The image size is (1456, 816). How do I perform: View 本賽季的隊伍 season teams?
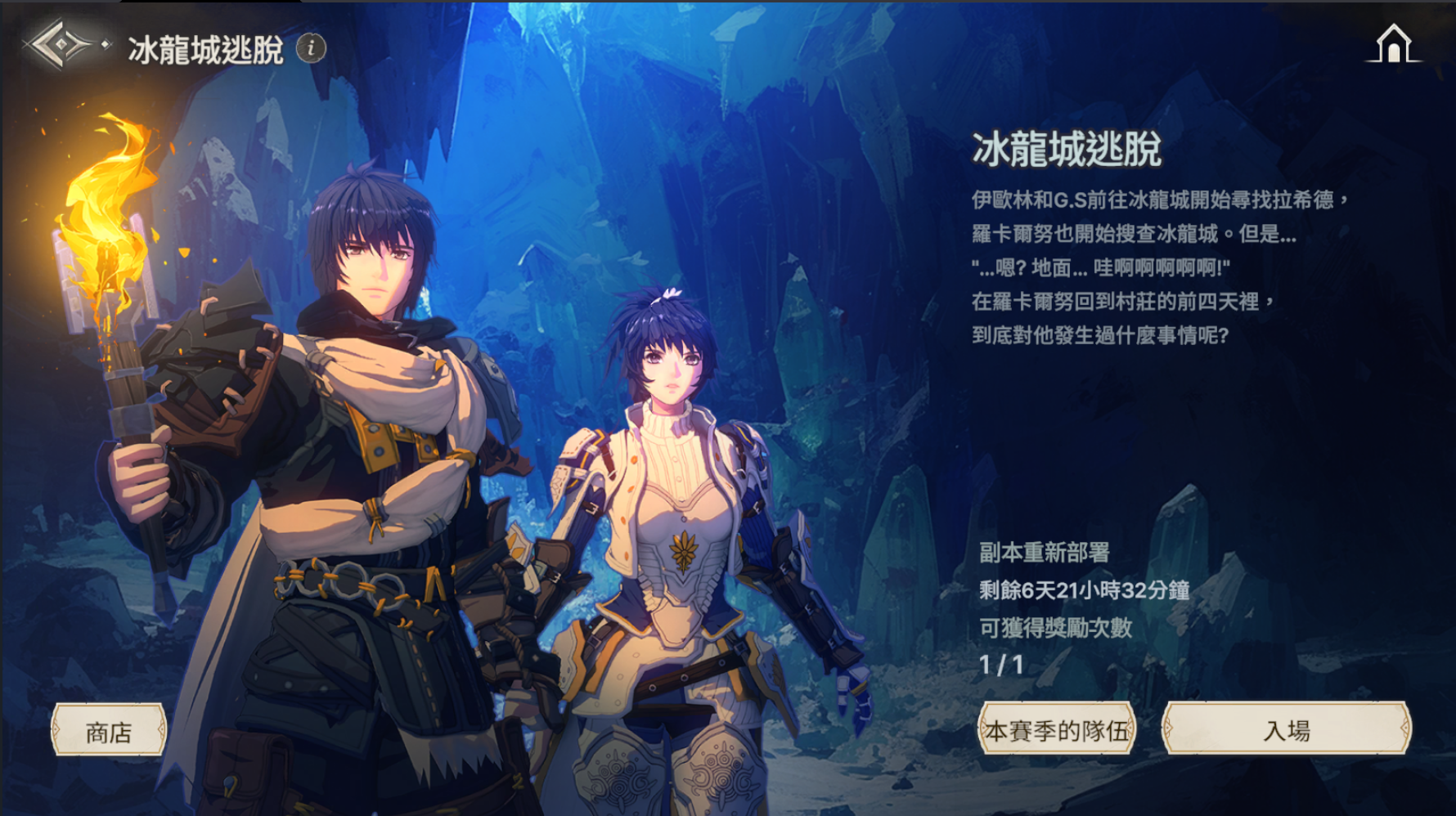tap(1057, 729)
